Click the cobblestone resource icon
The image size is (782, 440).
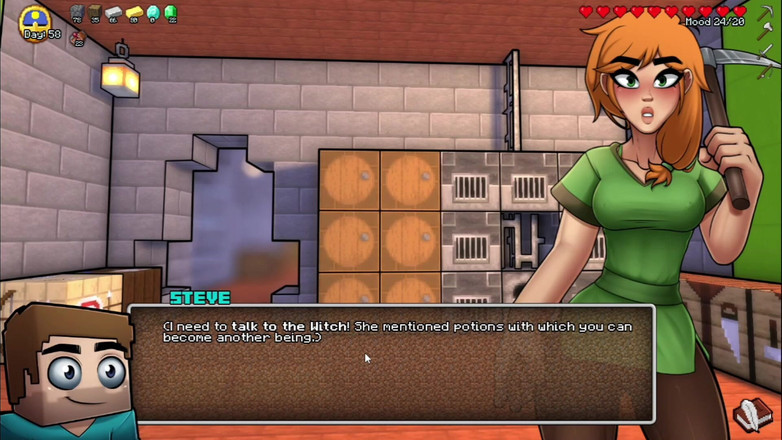(x=77, y=13)
